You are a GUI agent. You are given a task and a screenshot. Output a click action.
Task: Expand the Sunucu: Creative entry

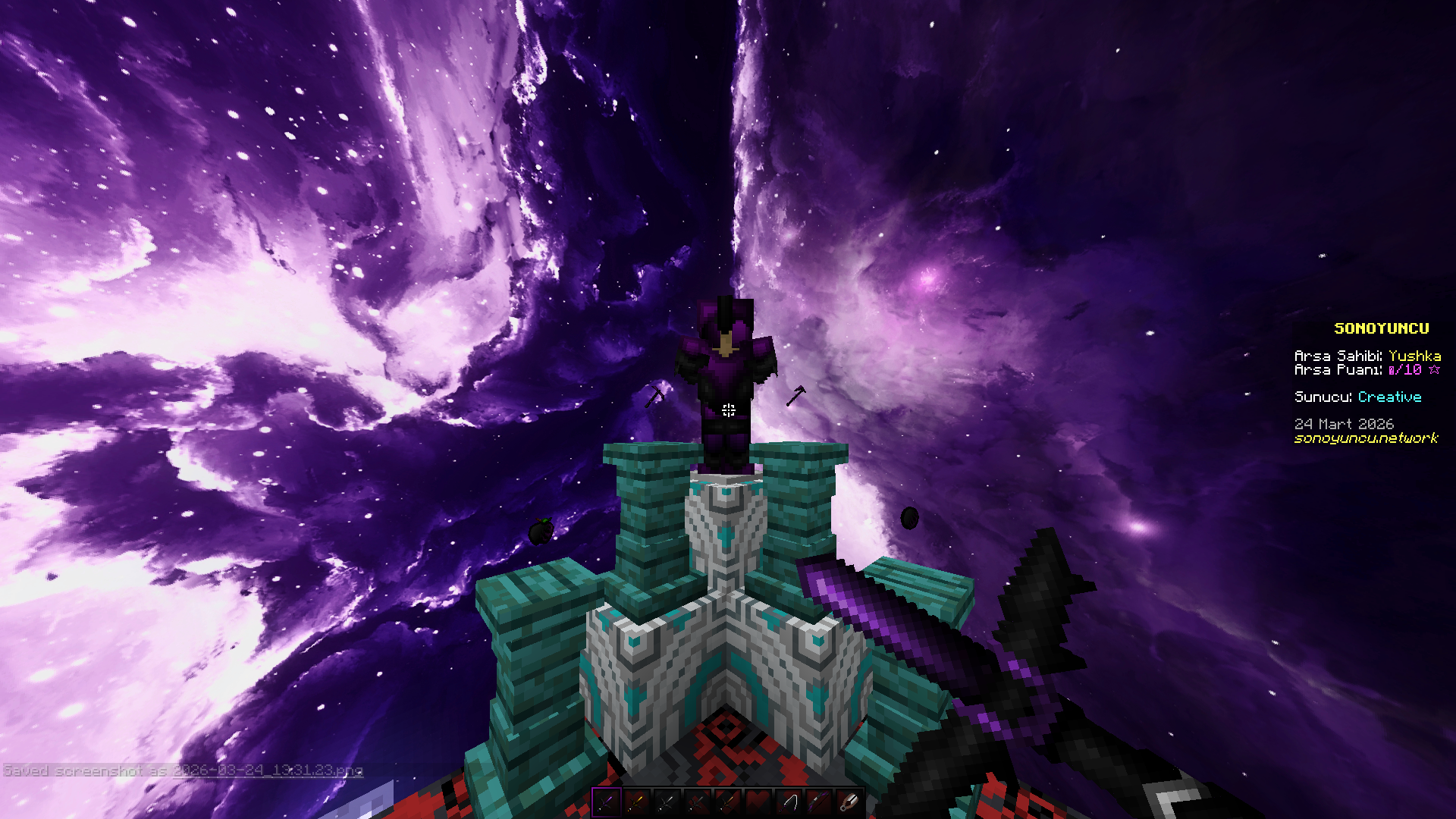pyautogui.click(x=1357, y=397)
